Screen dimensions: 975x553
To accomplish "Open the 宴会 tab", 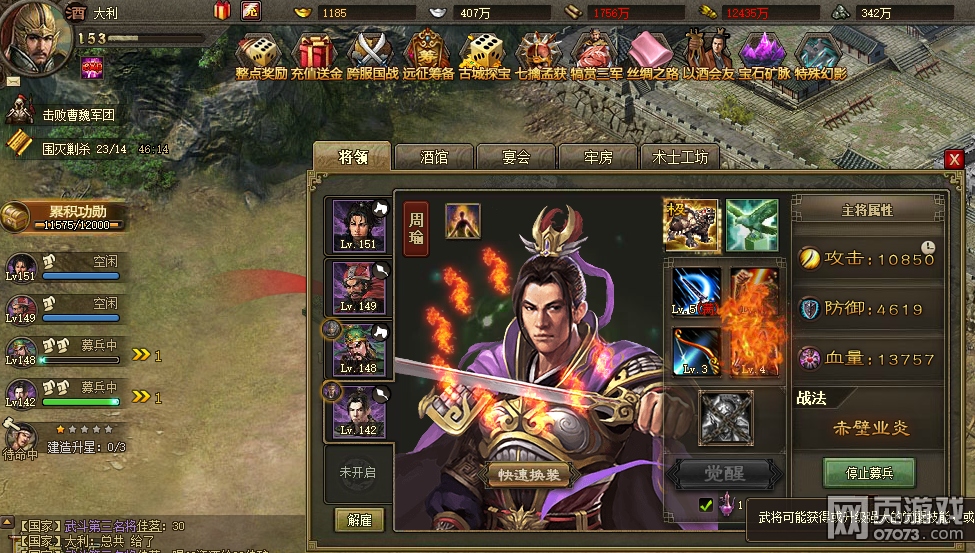I will pyautogui.click(x=515, y=157).
